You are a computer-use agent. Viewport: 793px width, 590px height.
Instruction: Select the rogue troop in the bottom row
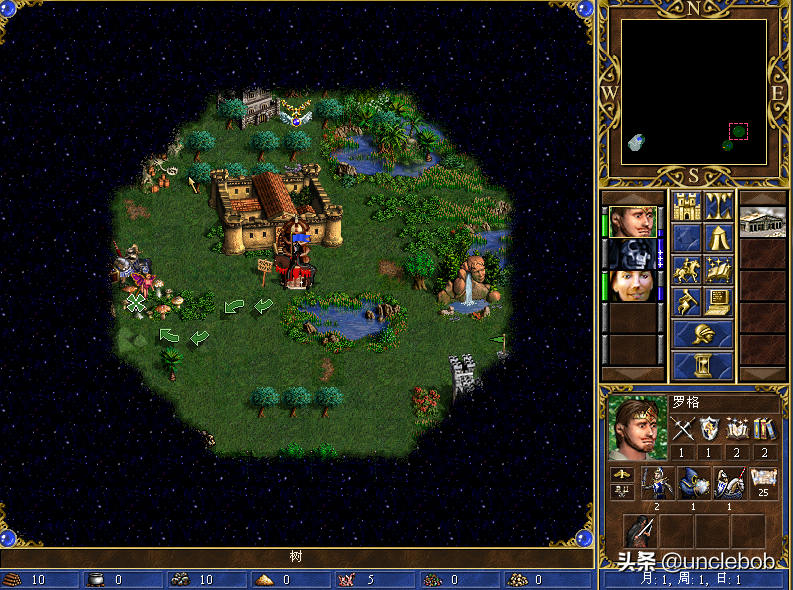[640, 531]
